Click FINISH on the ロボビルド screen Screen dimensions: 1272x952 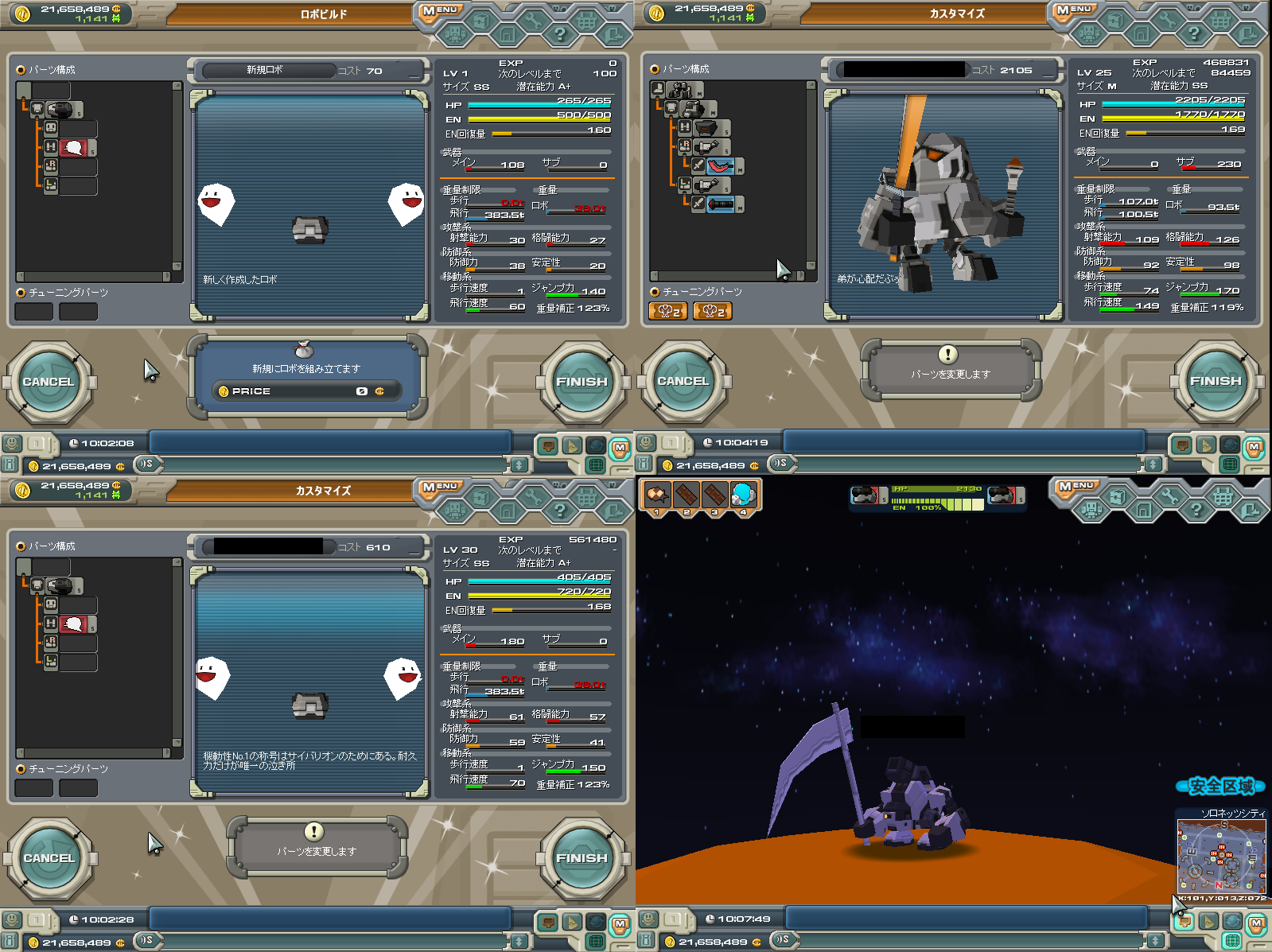tap(582, 382)
